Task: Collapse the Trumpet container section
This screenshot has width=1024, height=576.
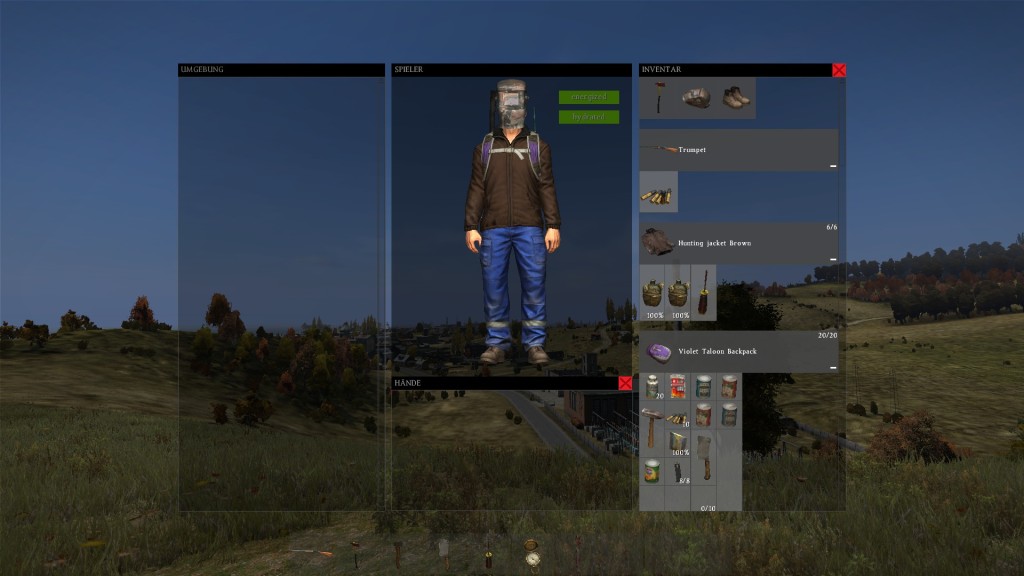Action: coord(832,166)
